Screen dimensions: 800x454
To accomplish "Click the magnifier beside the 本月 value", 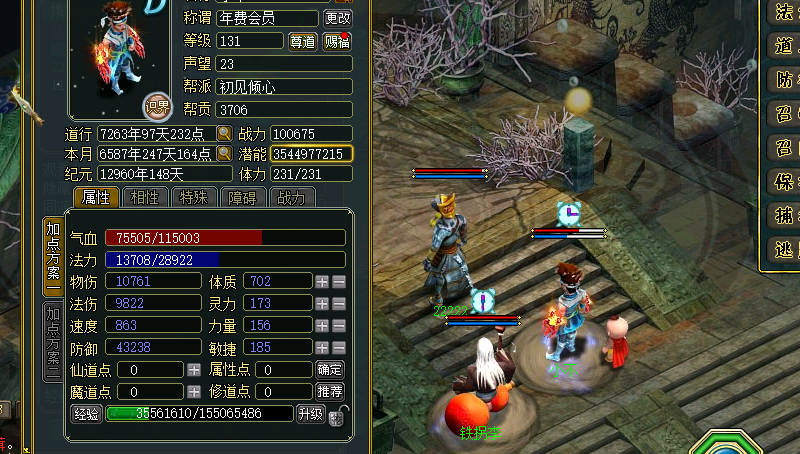I will point(225,154).
